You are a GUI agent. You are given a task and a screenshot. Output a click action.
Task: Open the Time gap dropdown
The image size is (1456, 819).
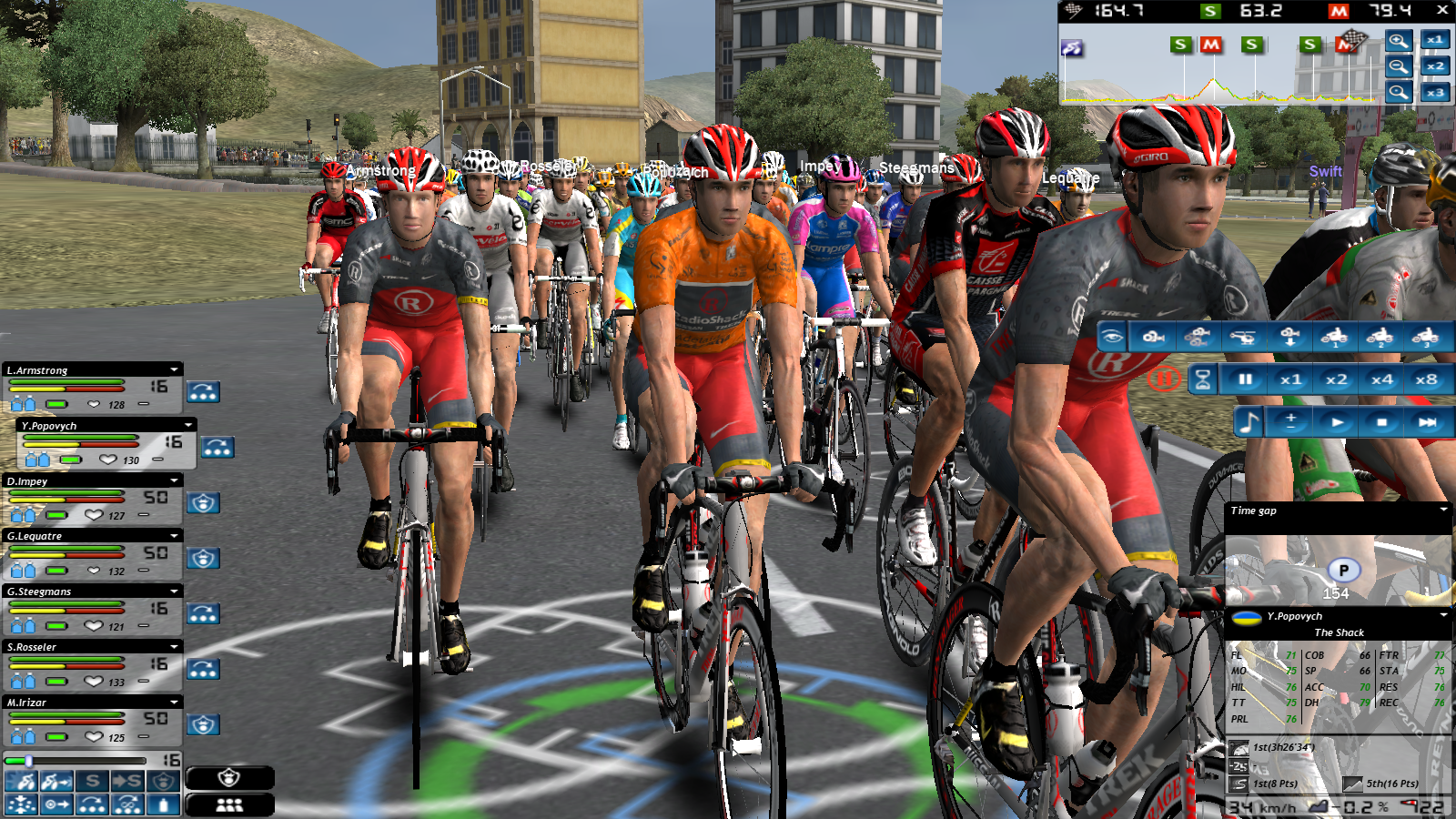[1443, 511]
